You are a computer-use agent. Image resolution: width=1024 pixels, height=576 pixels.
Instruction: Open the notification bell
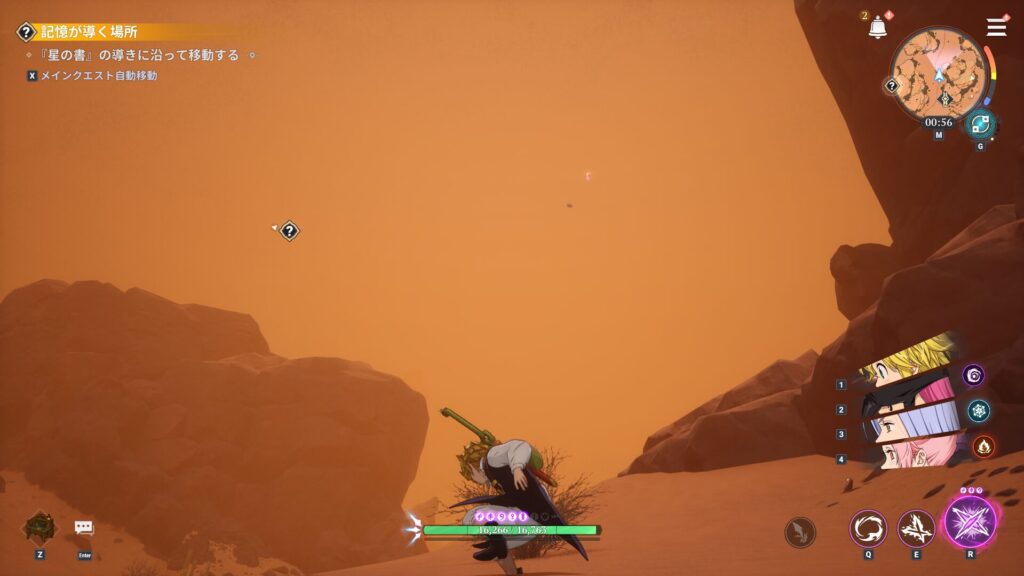pos(878,28)
